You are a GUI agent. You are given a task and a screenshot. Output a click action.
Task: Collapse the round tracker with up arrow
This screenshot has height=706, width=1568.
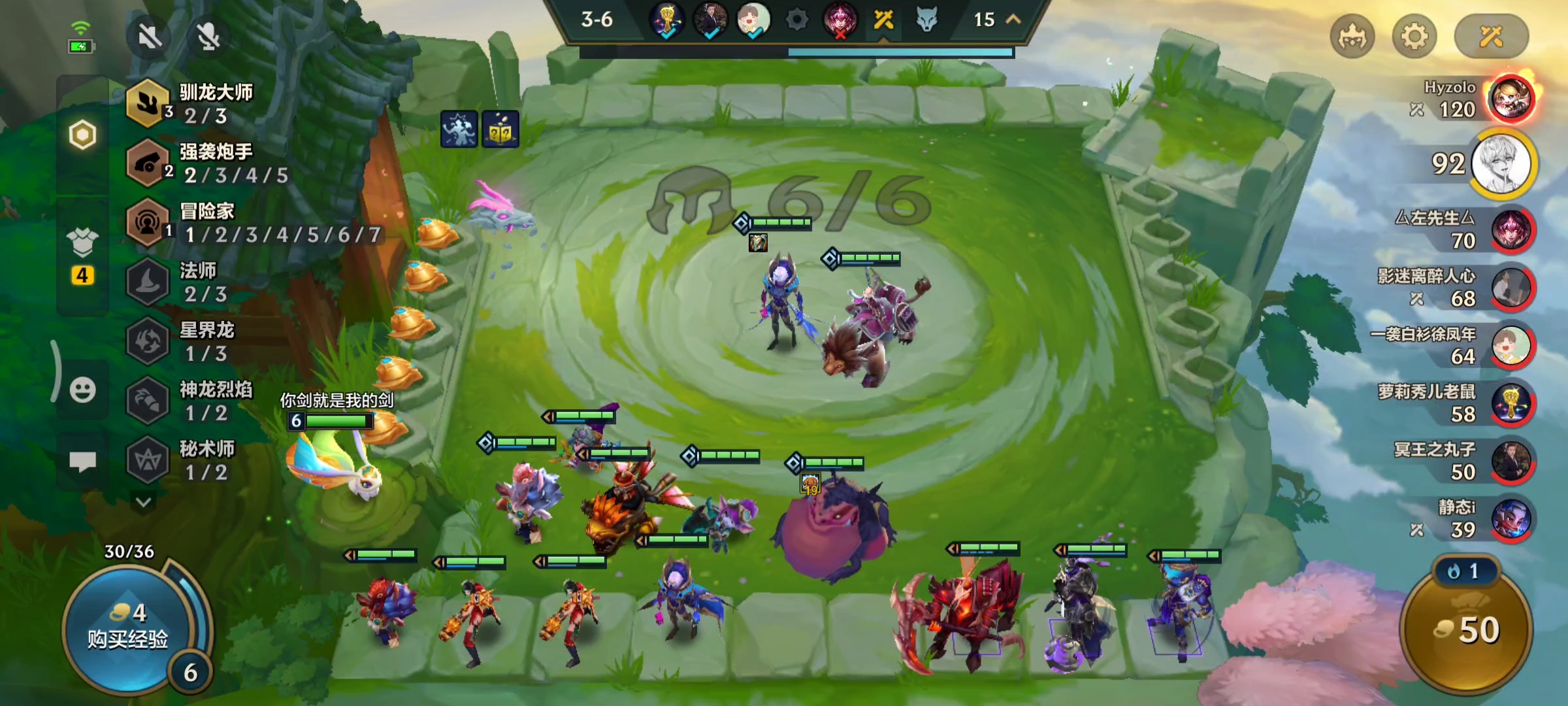[x=1013, y=20]
